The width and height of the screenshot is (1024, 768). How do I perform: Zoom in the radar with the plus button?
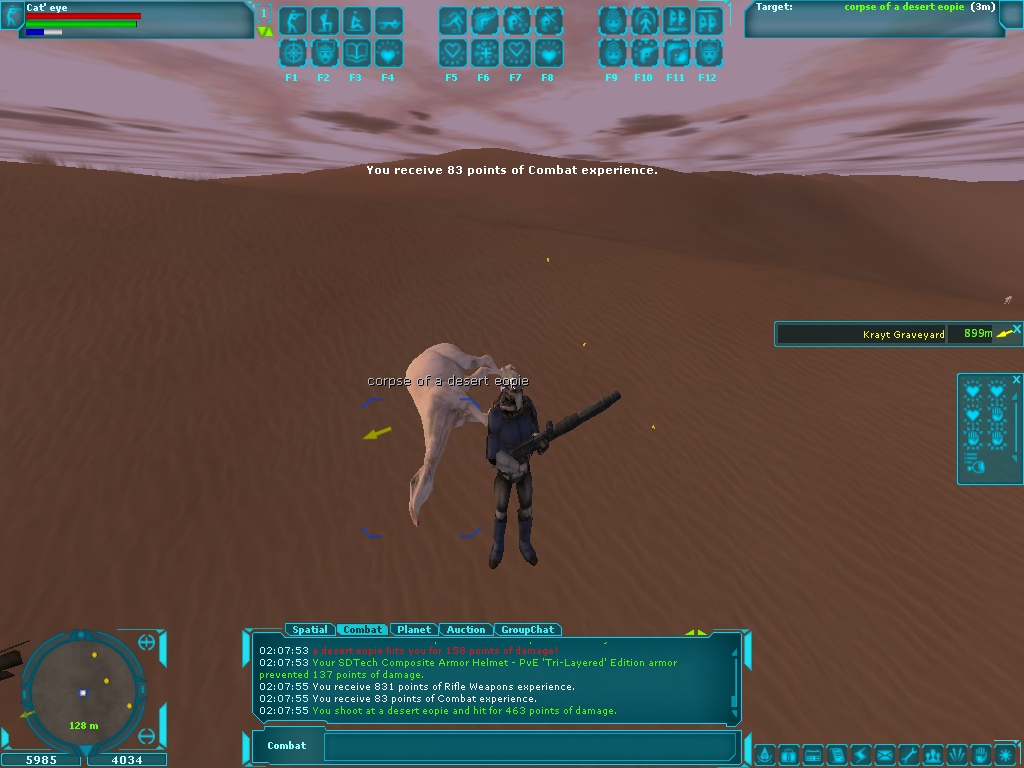[x=147, y=642]
